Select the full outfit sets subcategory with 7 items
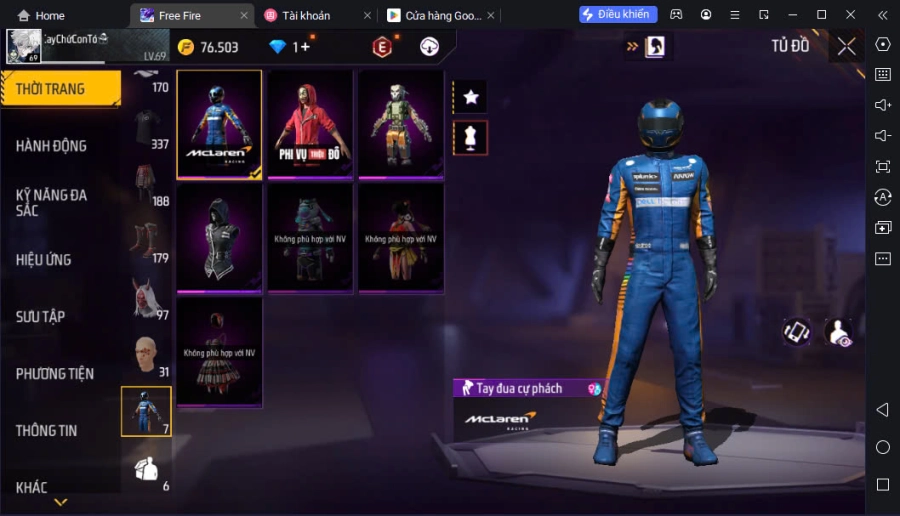 click(x=146, y=411)
